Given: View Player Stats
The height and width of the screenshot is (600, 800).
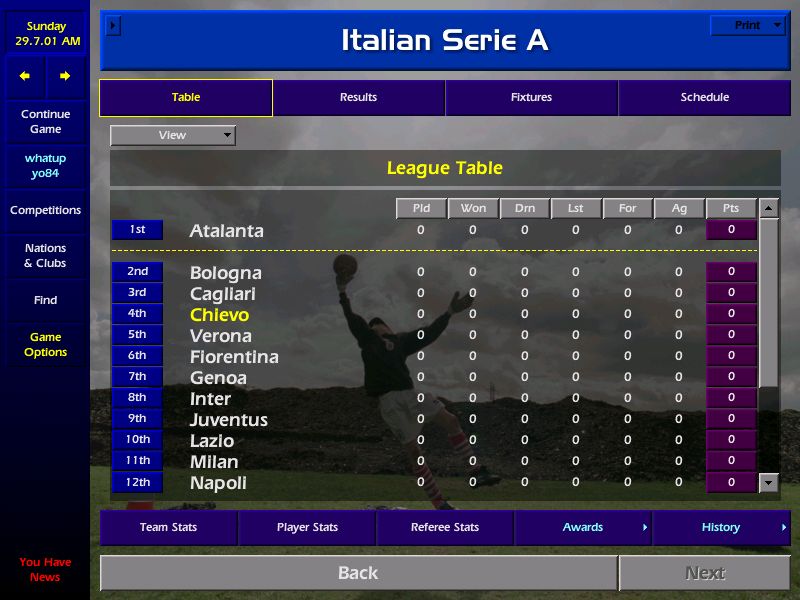Looking at the screenshot, I should (x=307, y=527).
